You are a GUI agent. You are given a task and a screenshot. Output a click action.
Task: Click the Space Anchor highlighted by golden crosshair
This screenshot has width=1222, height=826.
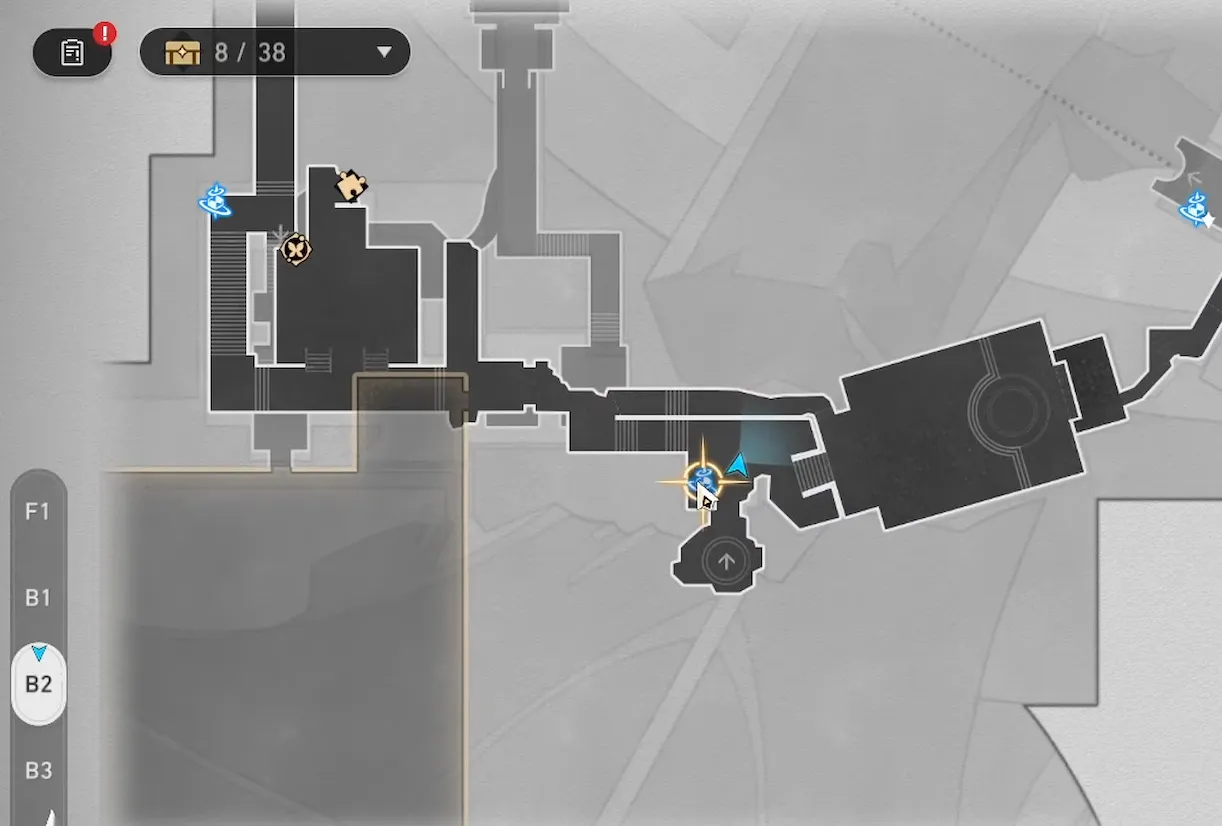703,481
